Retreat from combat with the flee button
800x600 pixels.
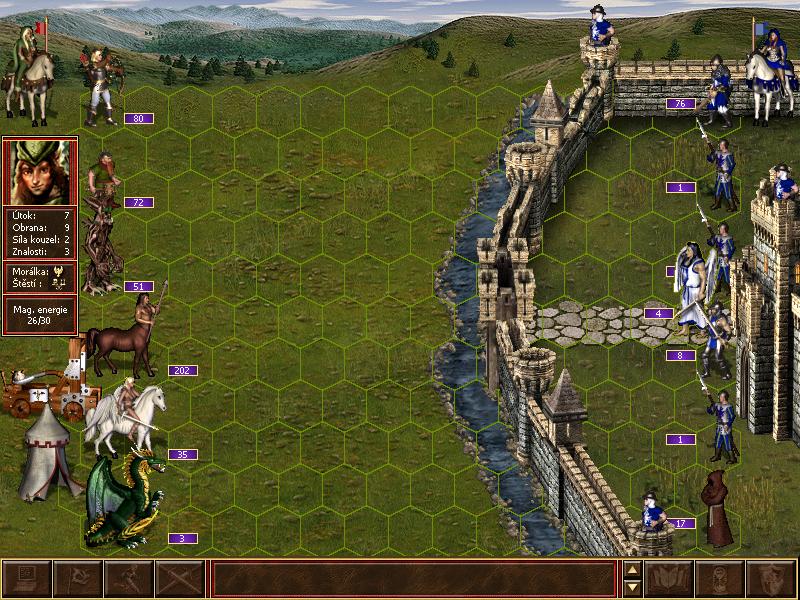128,578
